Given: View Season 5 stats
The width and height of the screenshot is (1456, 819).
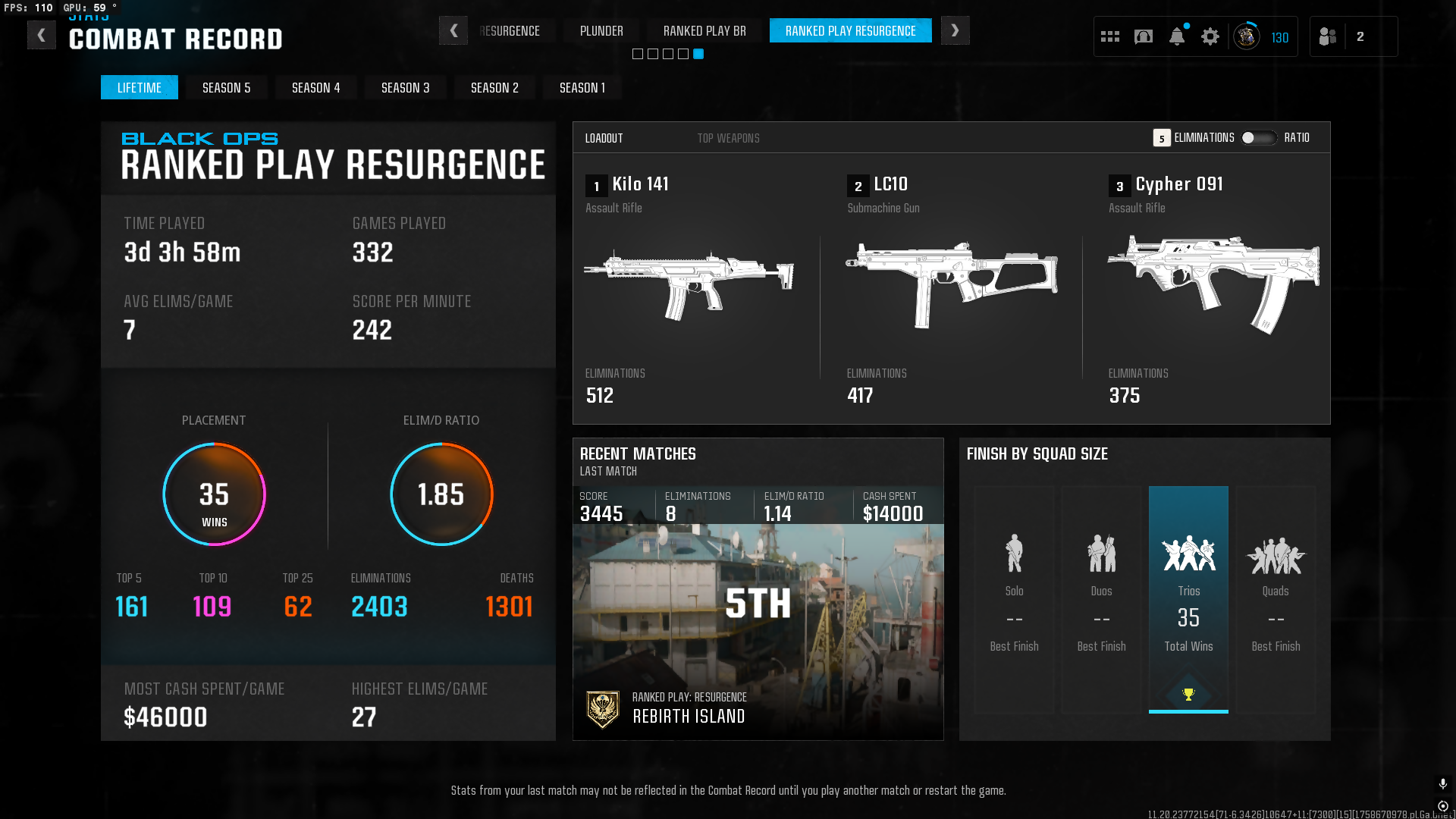Looking at the screenshot, I should 226,88.
